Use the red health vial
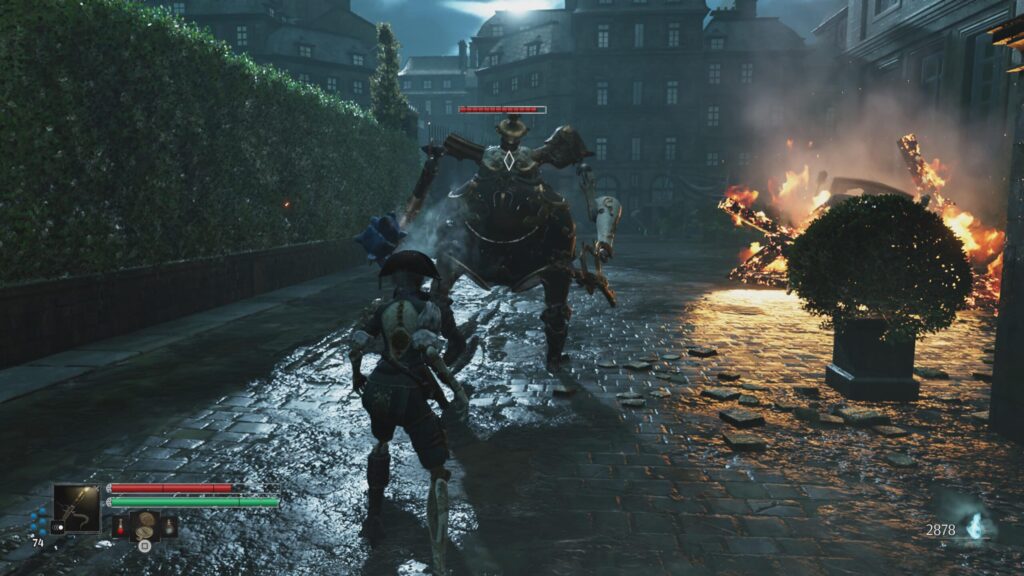Screen dimensions: 1024x576 120,525
